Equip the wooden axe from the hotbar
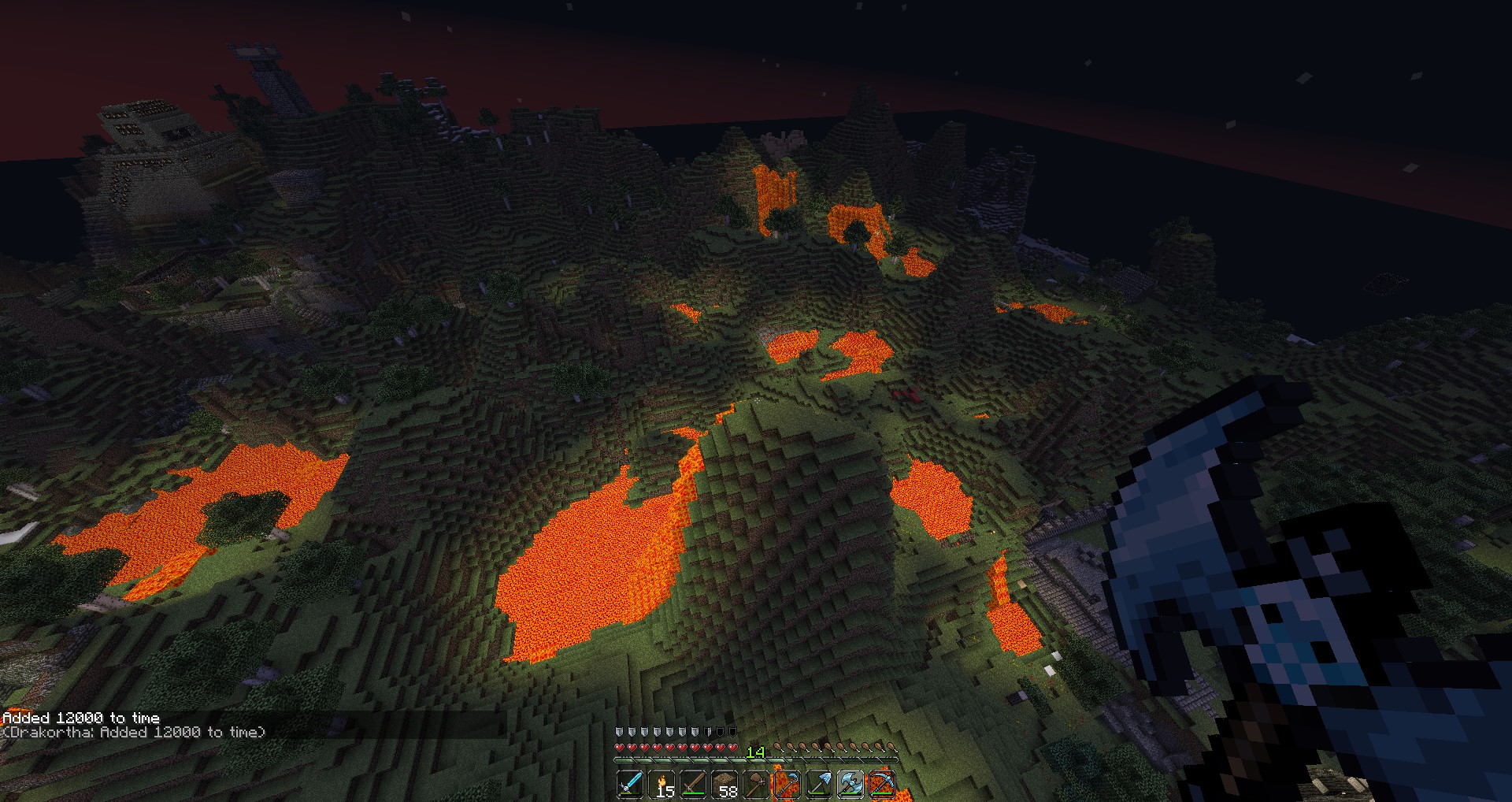The width and height of the screenshot is (1512, 802). coord(756,785)
